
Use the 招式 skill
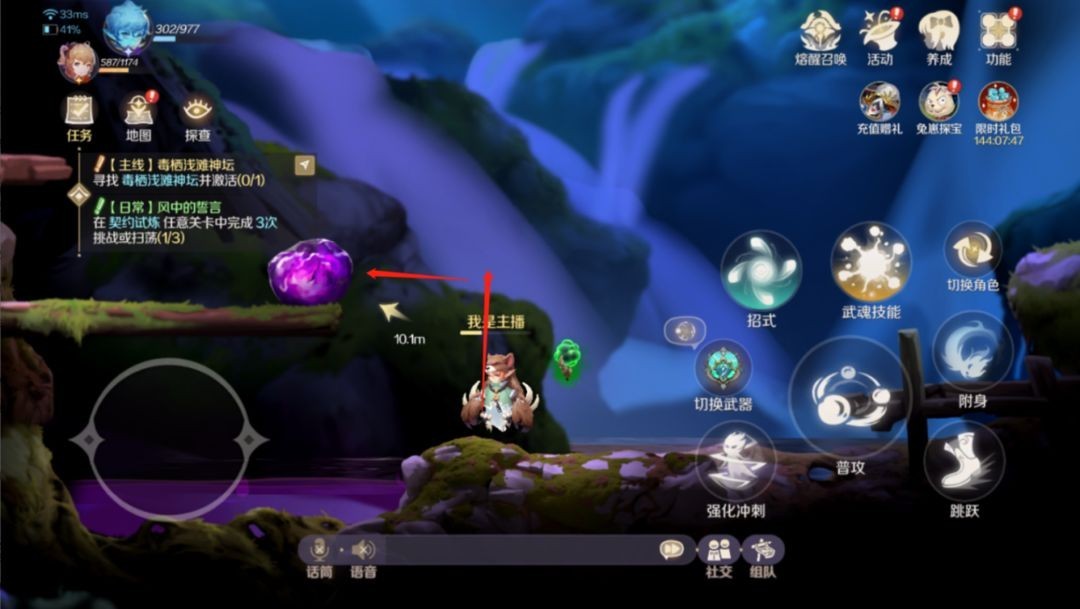[x=761, y=270]
